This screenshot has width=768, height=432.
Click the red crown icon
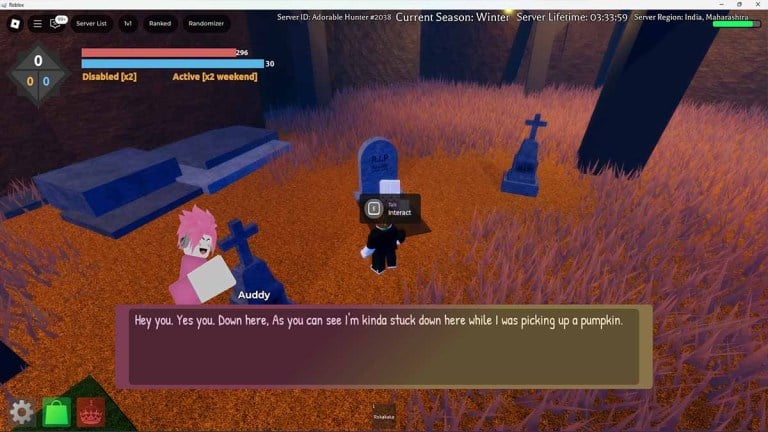coord(91,412)
